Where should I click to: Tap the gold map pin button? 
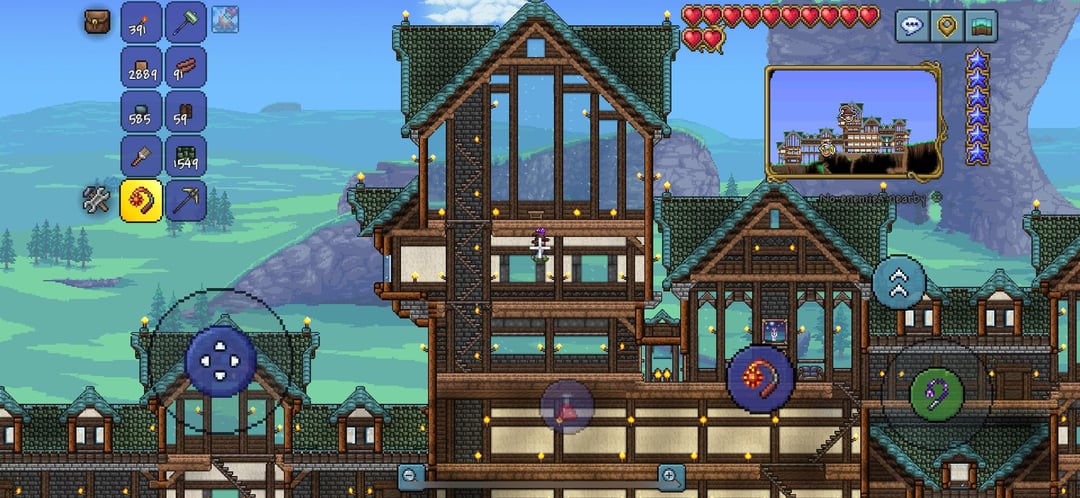click(947, 26)
